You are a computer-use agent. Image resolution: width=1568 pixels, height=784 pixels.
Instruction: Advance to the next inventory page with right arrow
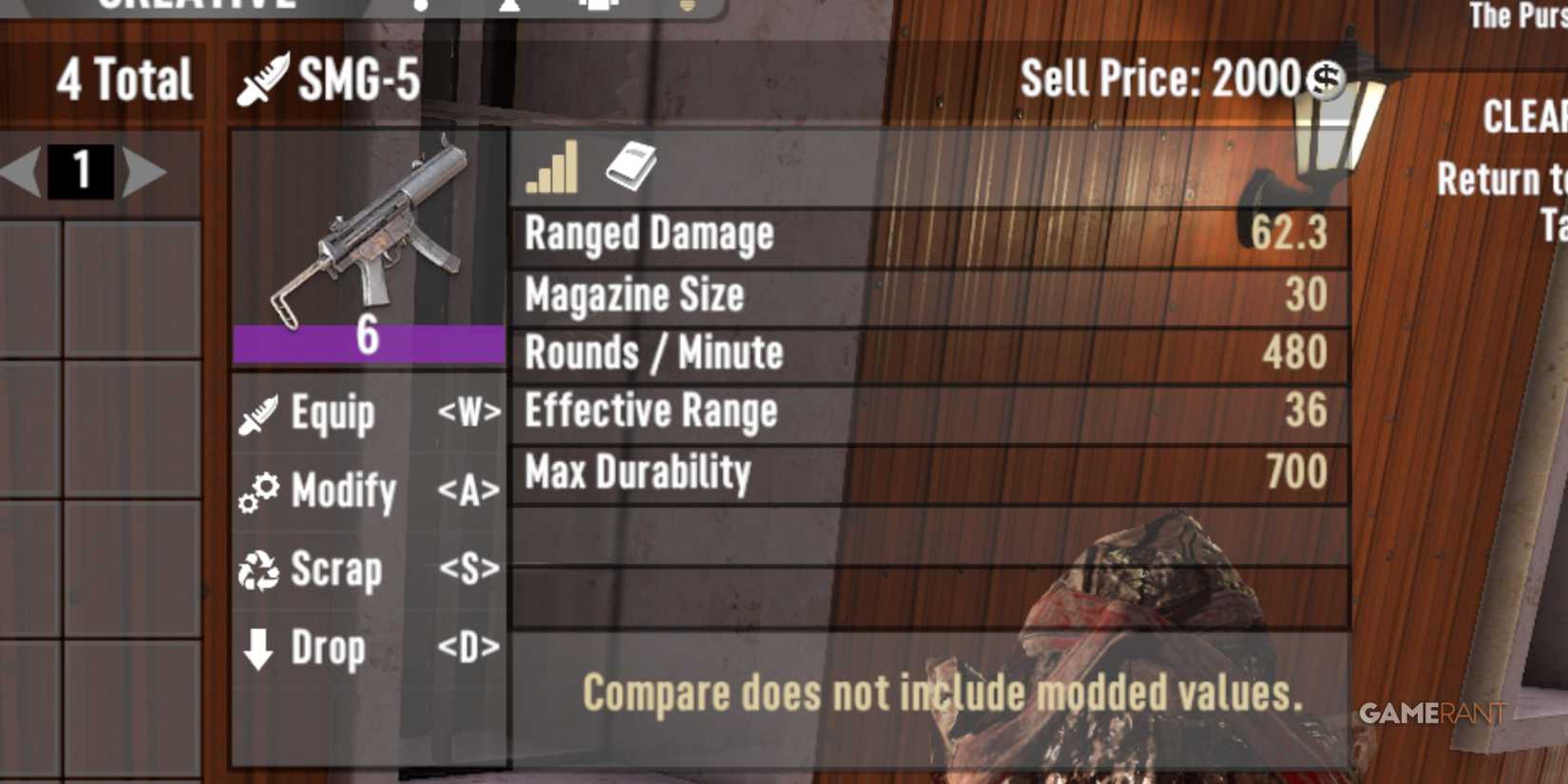pos(145,171)
